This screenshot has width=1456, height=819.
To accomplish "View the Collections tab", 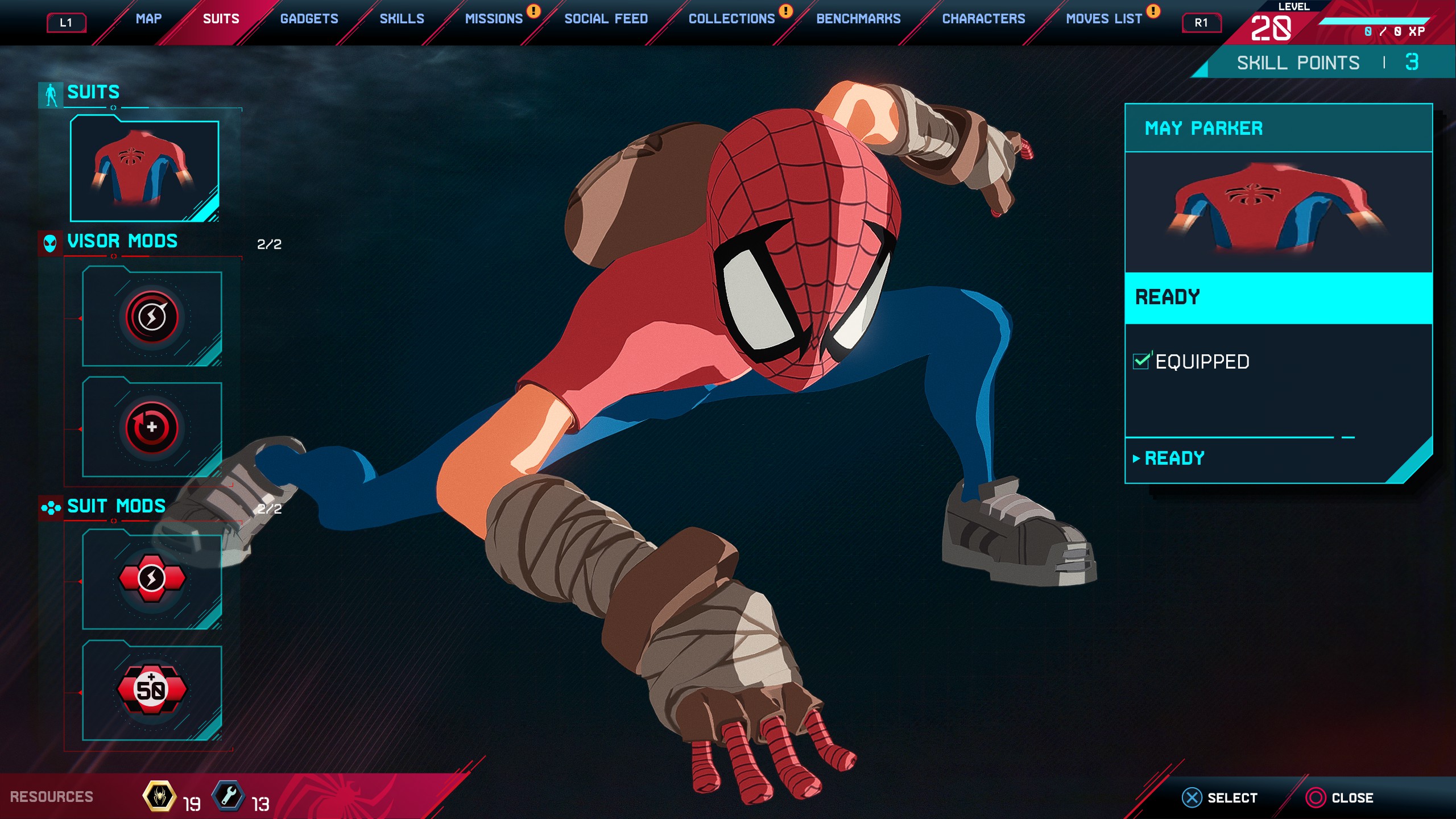I will pyautogui.click(x=731, y=19).
